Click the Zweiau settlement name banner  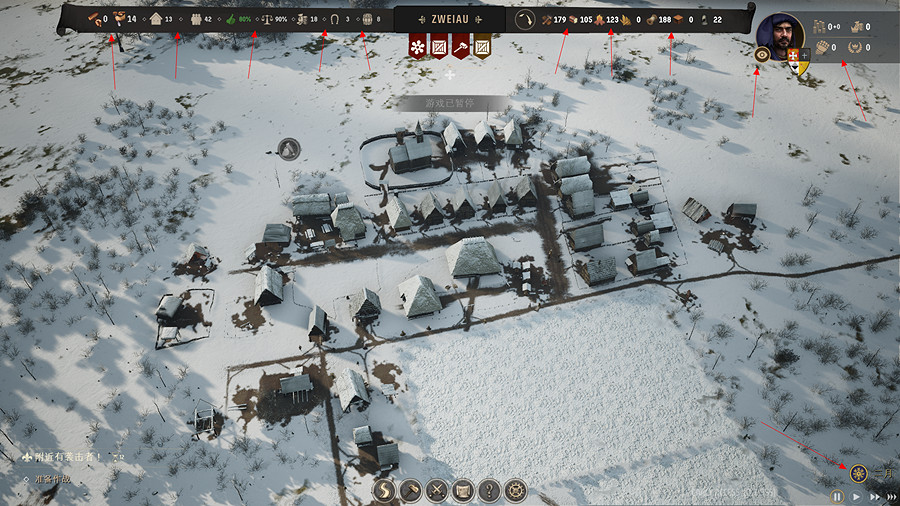coord(449,18)
